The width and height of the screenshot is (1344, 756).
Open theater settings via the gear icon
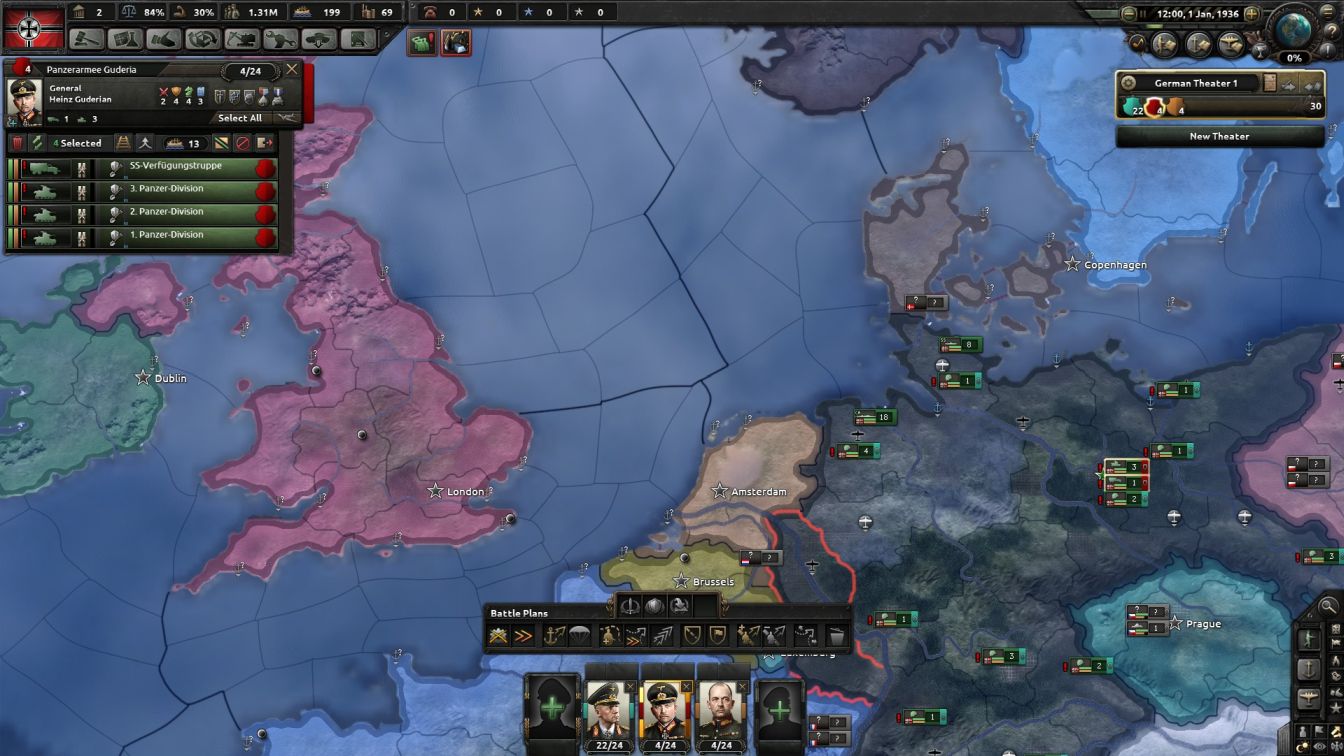[x=1127, y=81]
